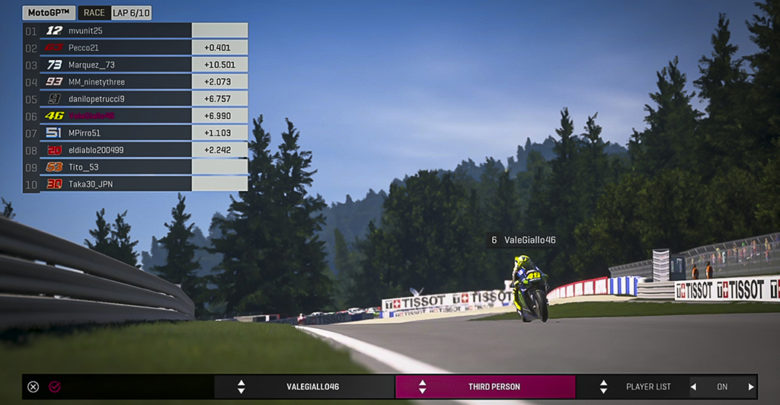Viewport: 780px width, 405px height.
Task: Select the VALEGIALLO46 rider selector
Action: pyautogui.click(x=304, y=387)
